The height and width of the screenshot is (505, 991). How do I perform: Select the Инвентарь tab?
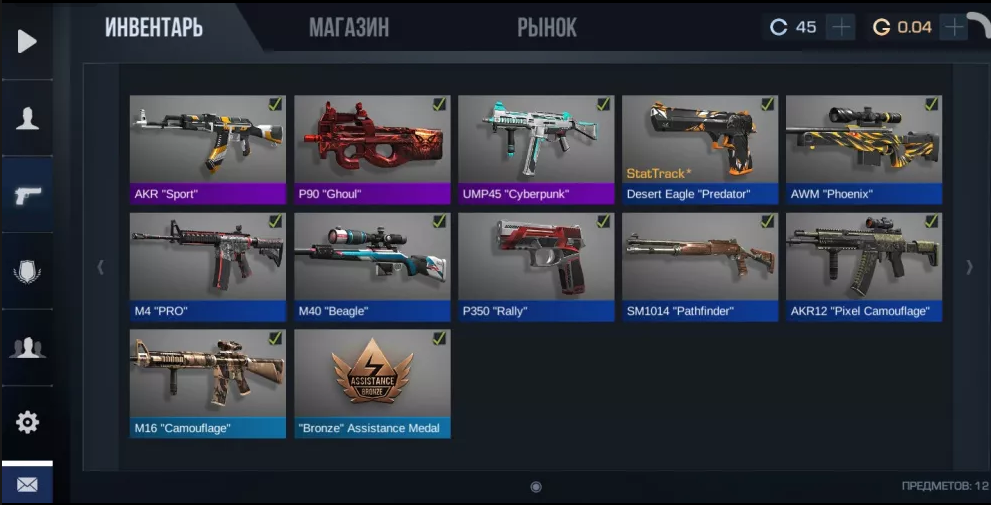pyautogui.click(x=154, y=28)
